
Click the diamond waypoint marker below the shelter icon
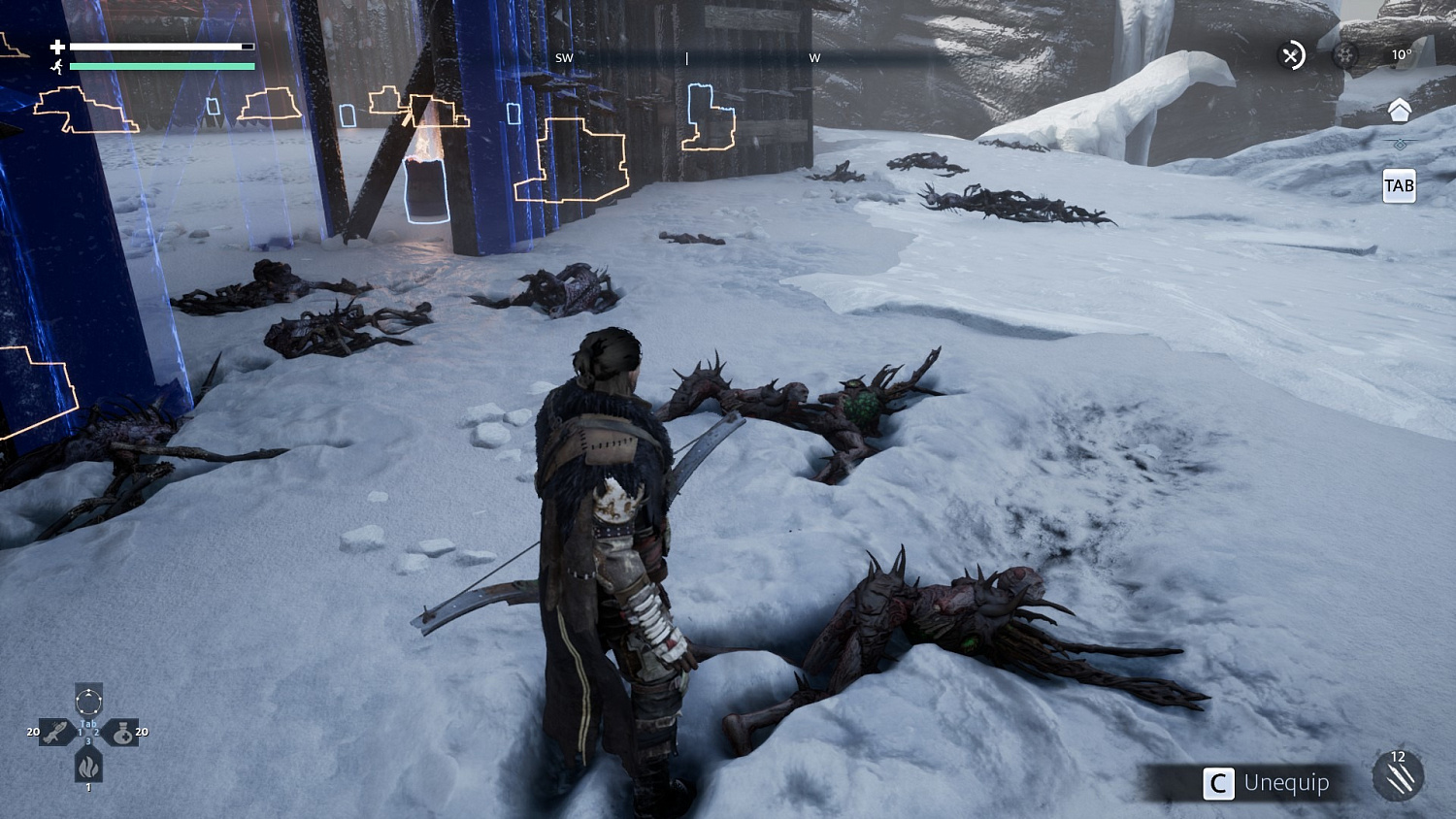1401,143
